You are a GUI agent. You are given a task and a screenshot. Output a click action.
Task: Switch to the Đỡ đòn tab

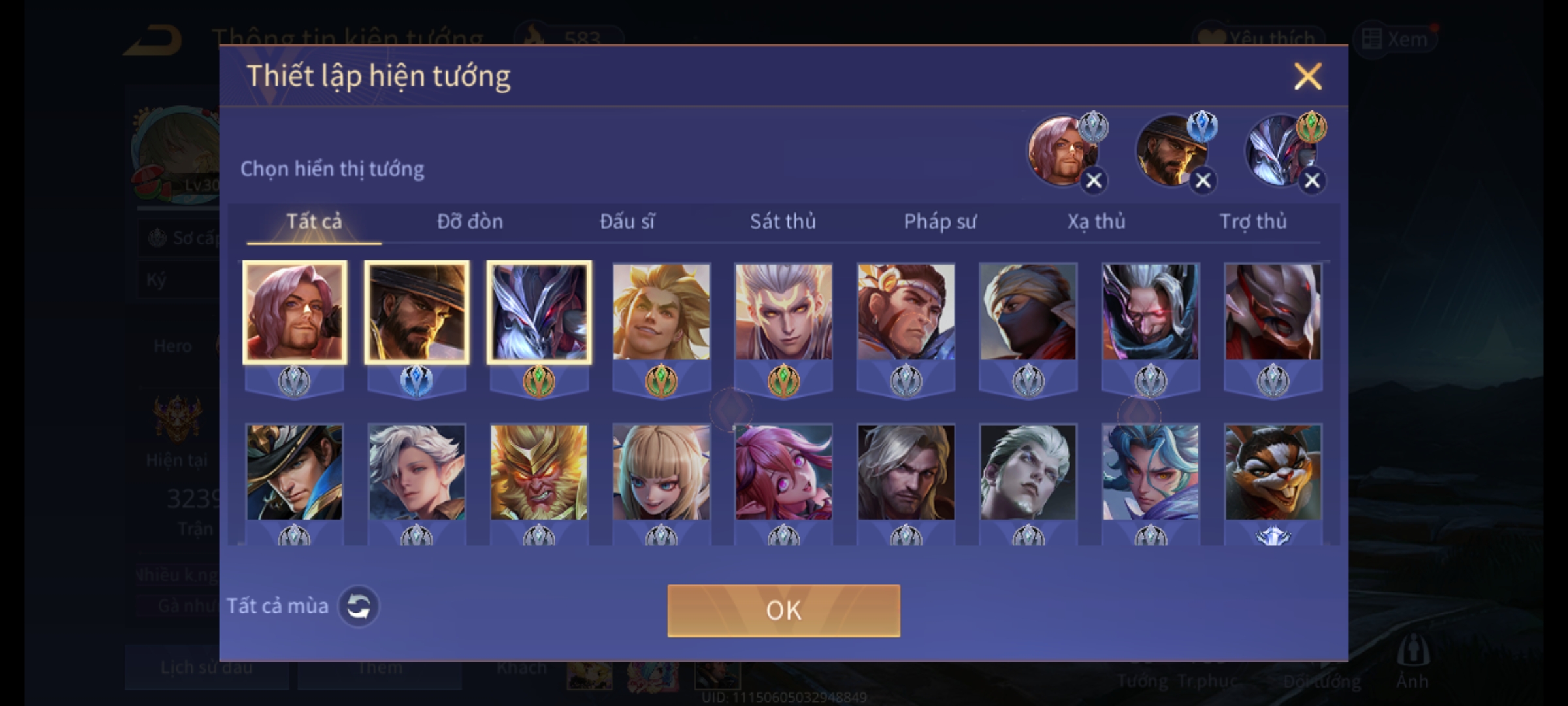(x=470, y=222)
